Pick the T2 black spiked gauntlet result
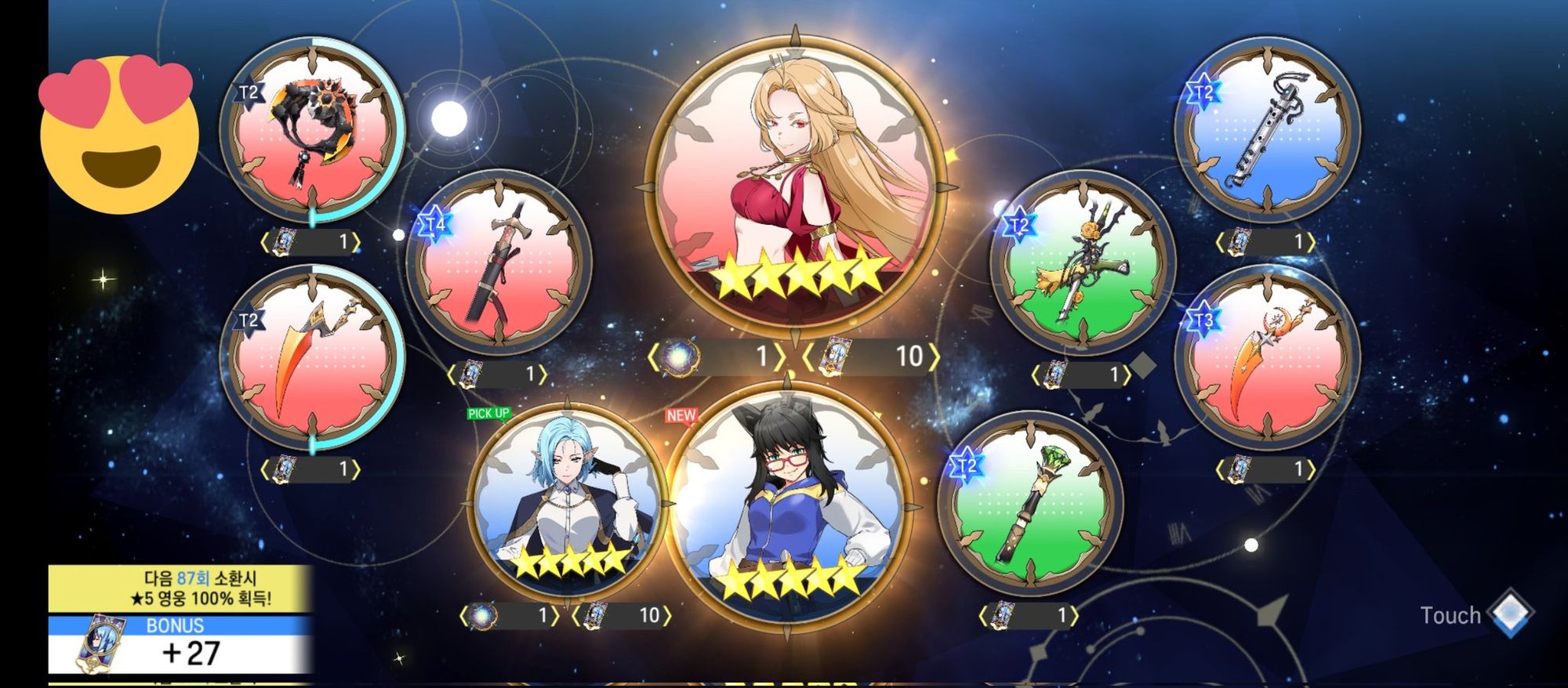This screenshot has width=1568, height=688. click(x=312, y=131)
